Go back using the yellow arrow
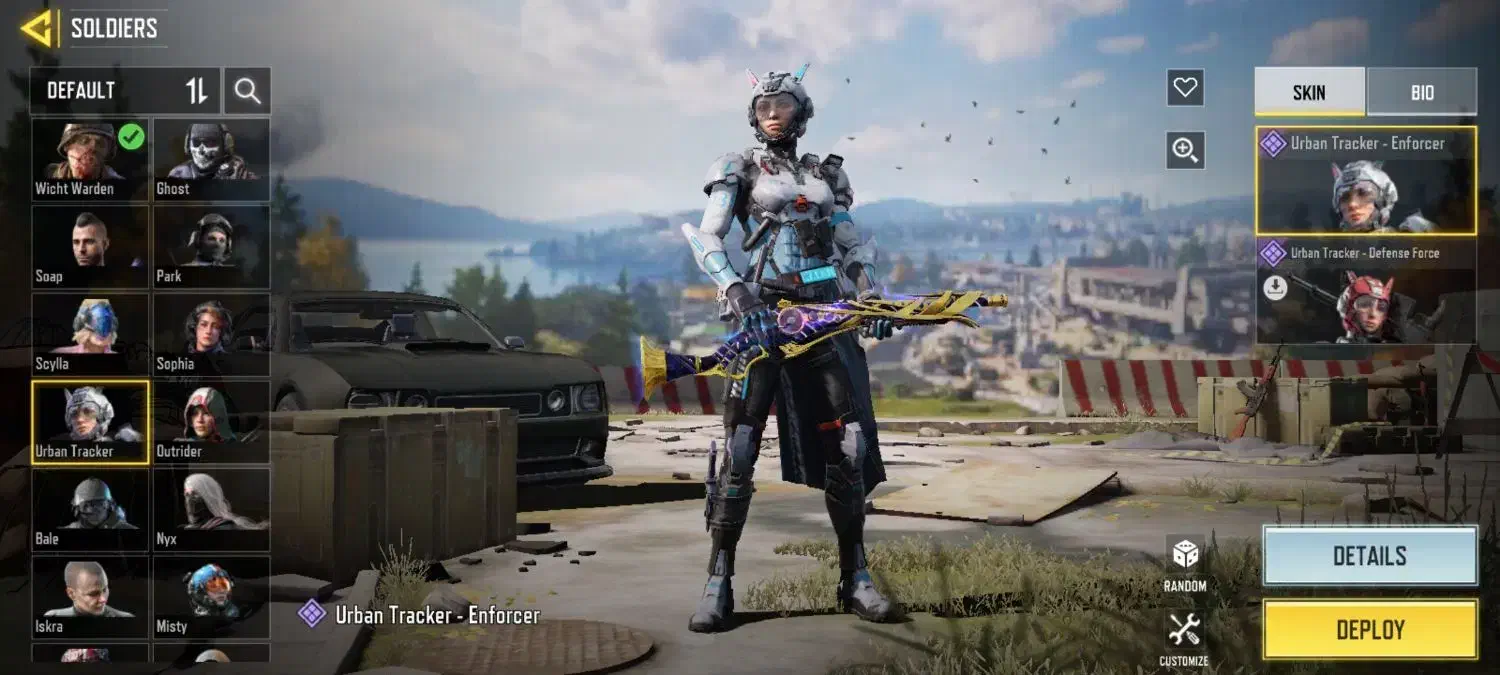This screenshot has height=675, width=1500. [37, 28]
